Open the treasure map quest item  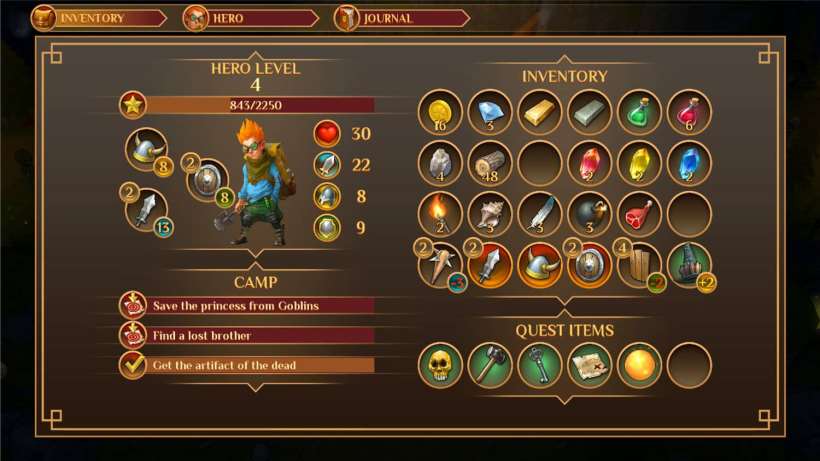pyautogui.click(x=590, y=365)
